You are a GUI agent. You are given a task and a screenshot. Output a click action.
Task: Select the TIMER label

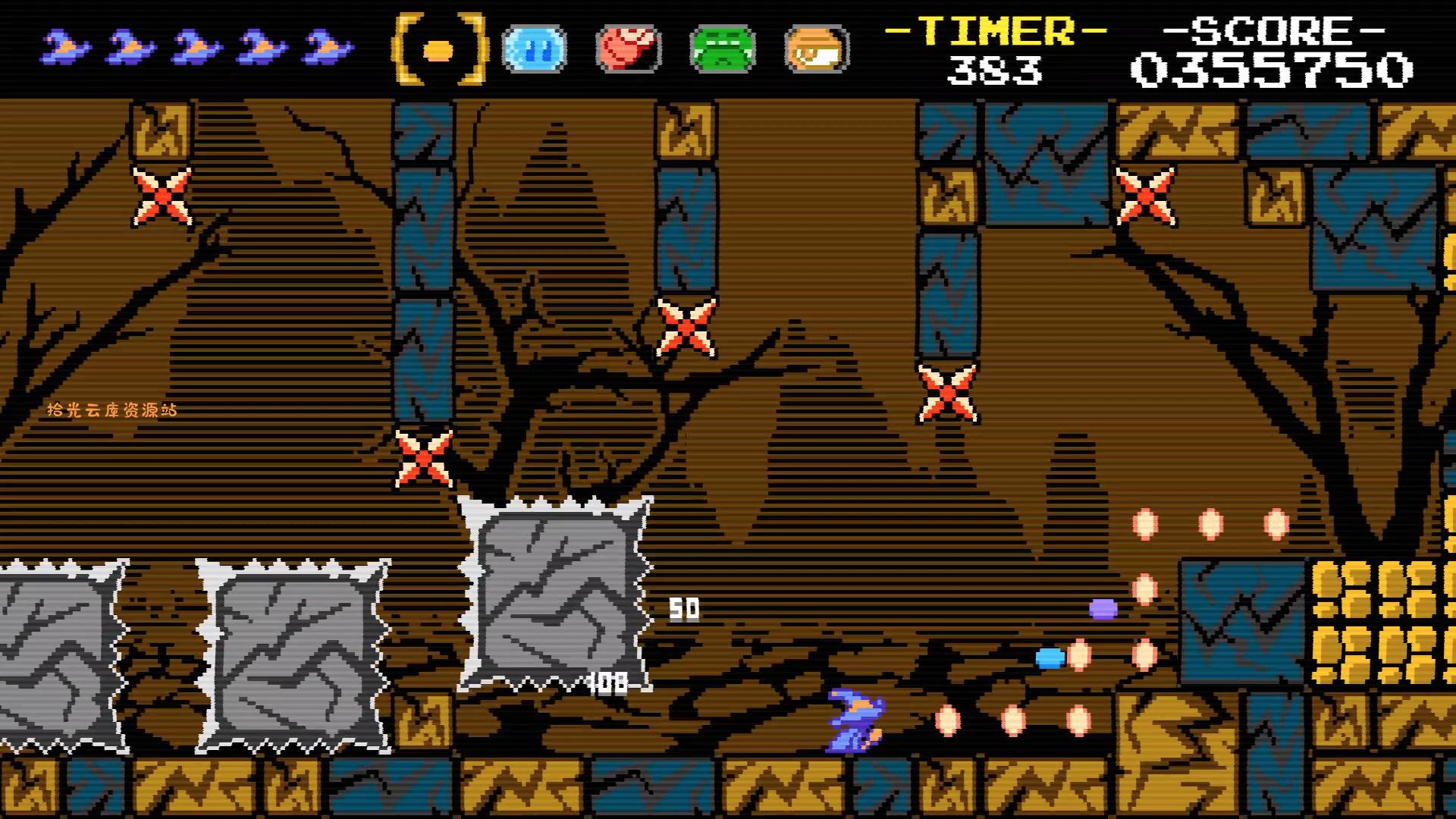(993, 32)
